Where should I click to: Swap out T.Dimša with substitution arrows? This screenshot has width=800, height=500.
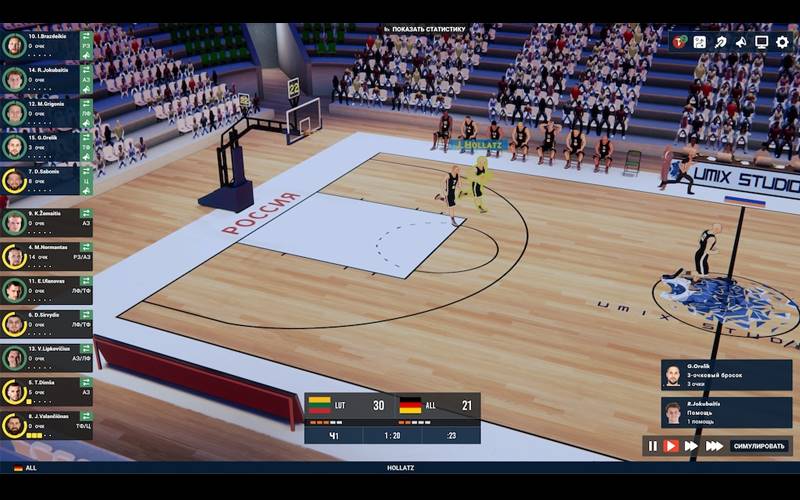(x=86, y=382)
